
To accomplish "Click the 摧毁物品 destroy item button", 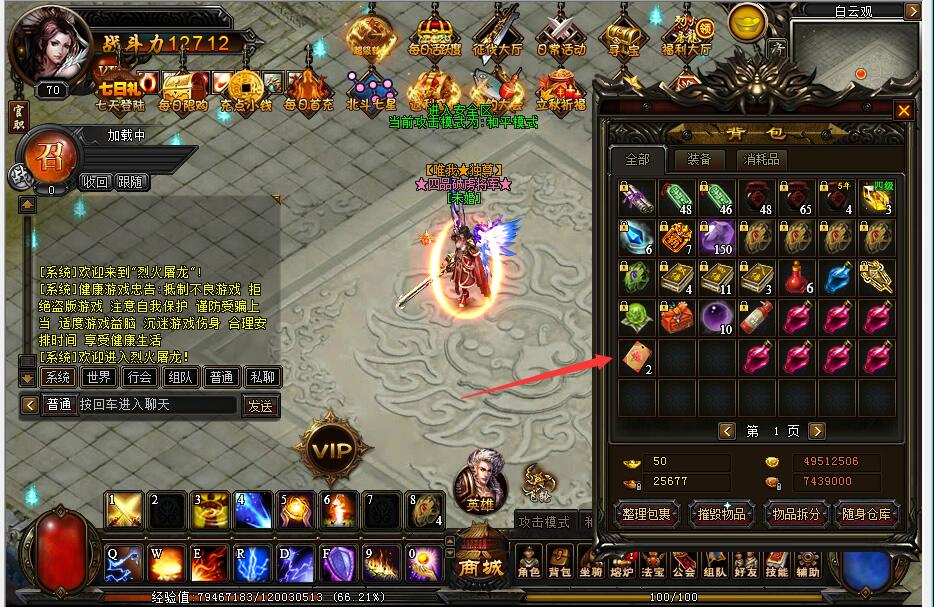I will (721, 514).
